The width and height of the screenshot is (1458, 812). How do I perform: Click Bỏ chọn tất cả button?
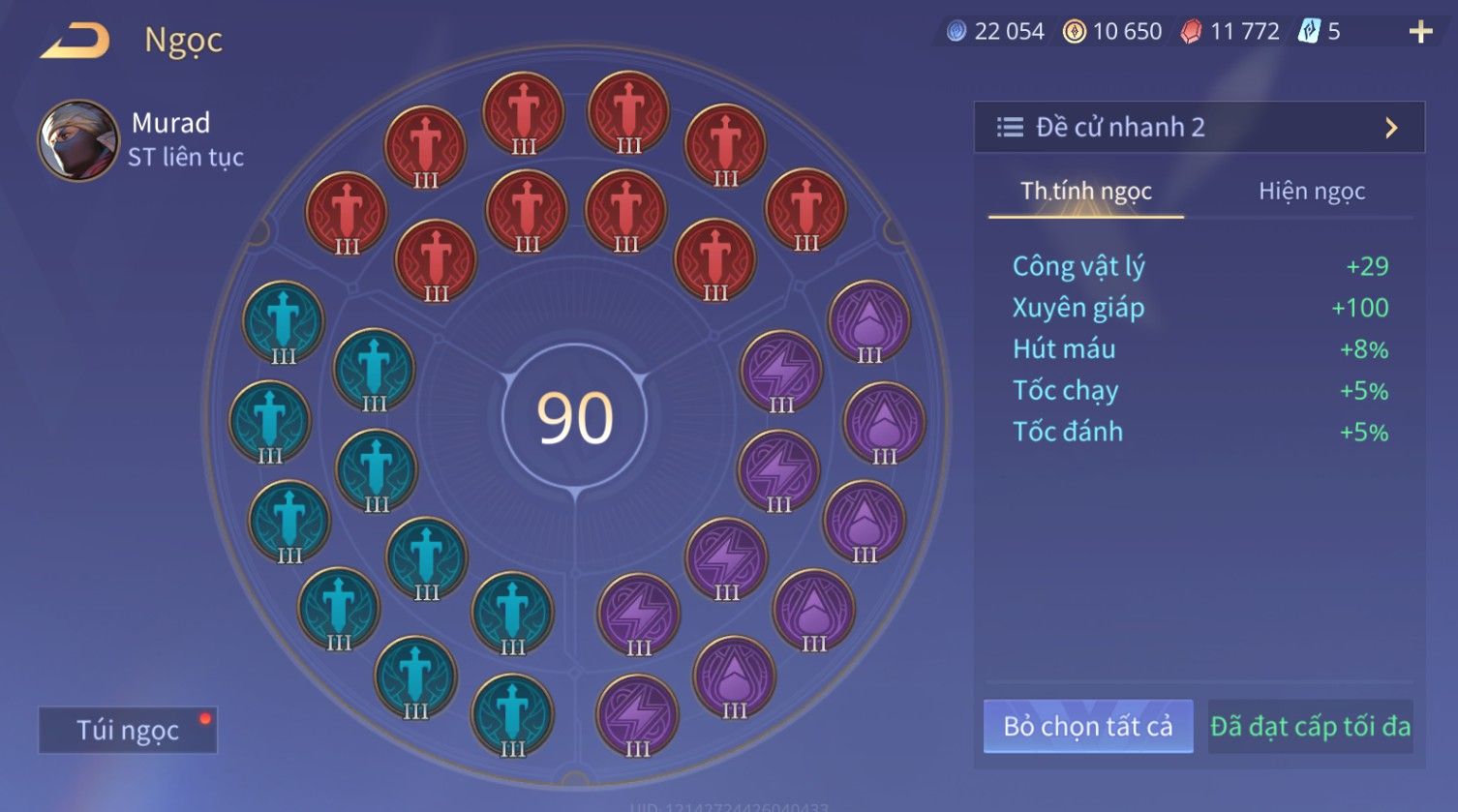pyautogui.click(x=1087, y=726)
